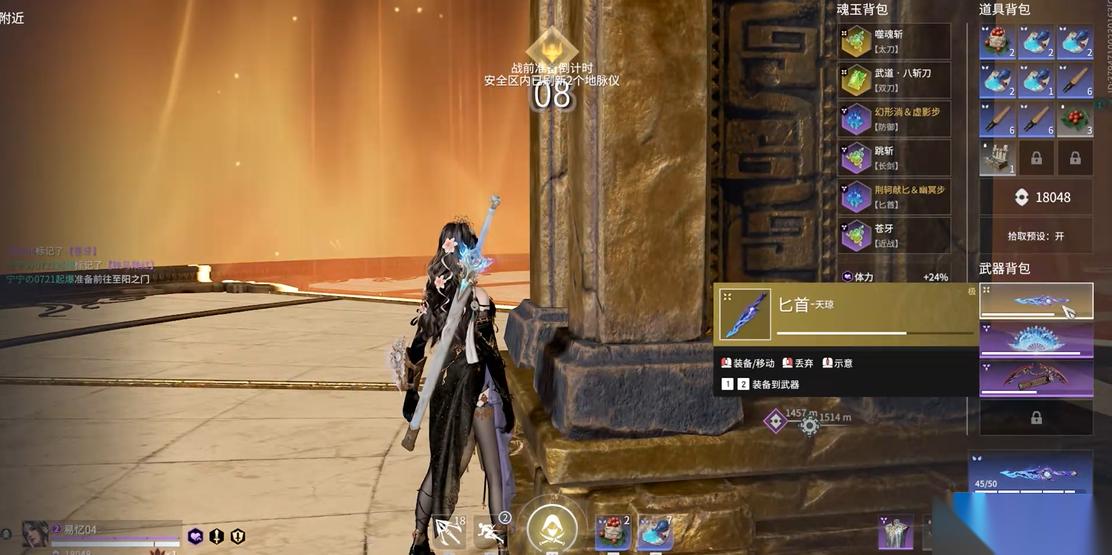Image resolution: width=1112 pixels, height=555 pixels.
Task: Select the 武道·八斩刀 soul jade
Action: click(x=894, y=80)
